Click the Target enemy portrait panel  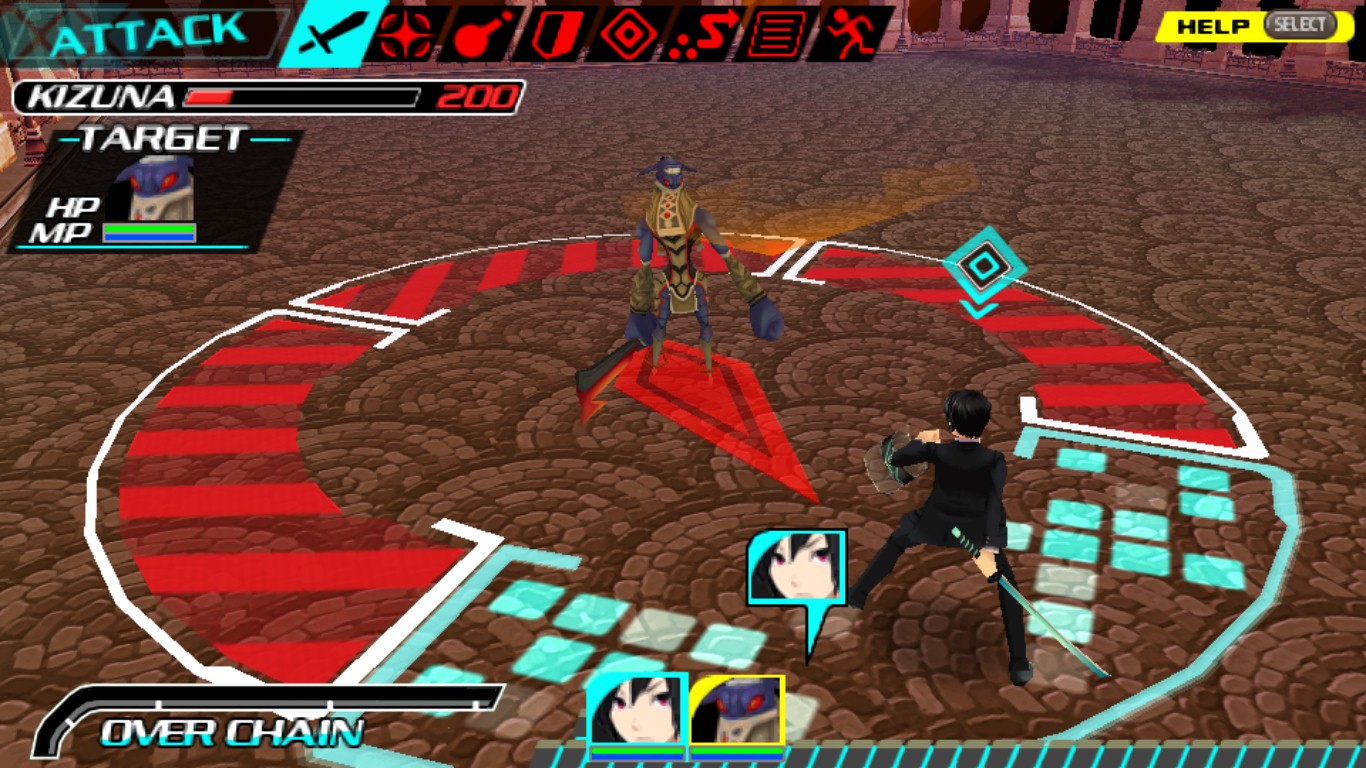coord(153,189)
